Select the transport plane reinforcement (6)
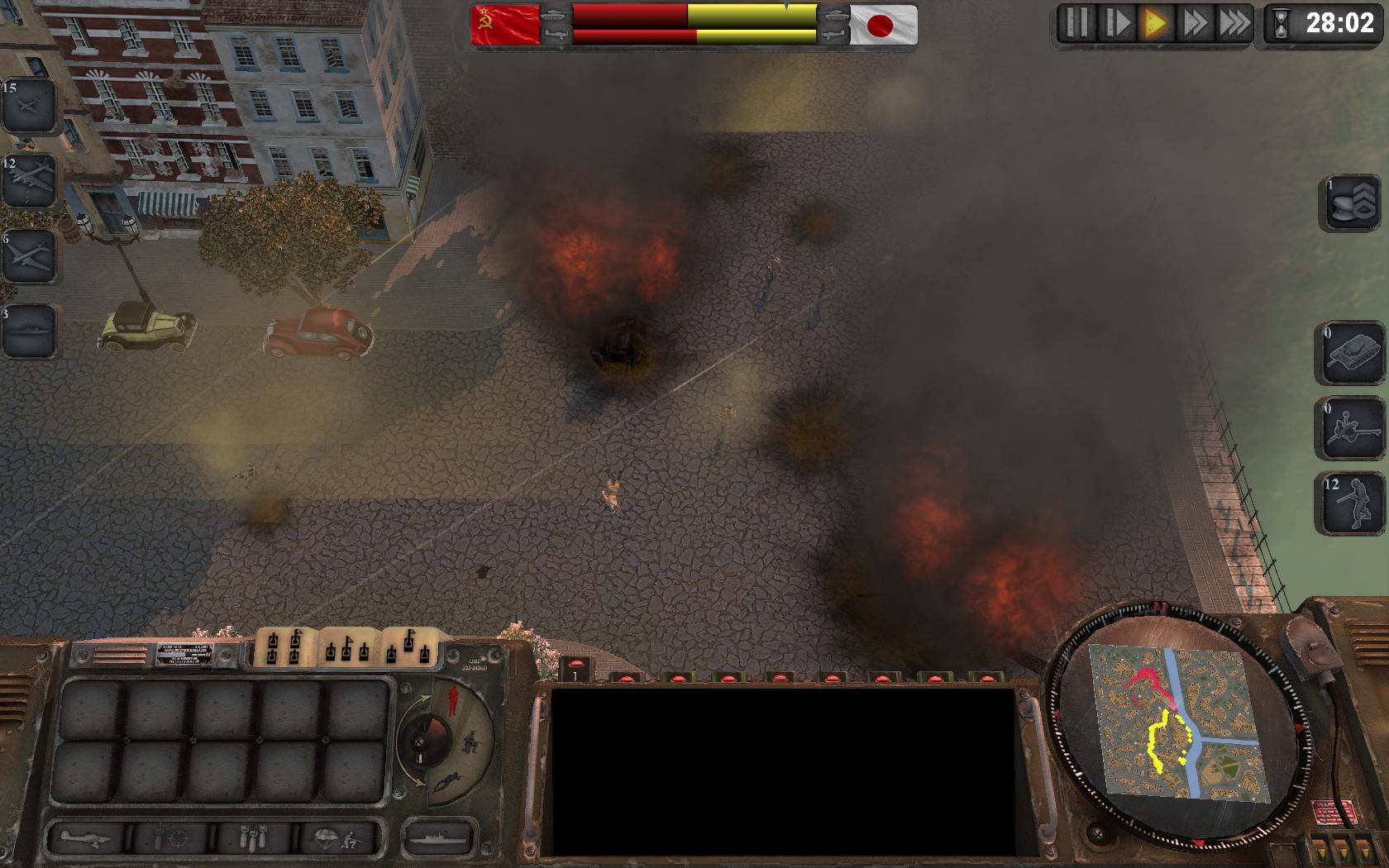Viewport: 1389px width, 868px height. [29, 255]
